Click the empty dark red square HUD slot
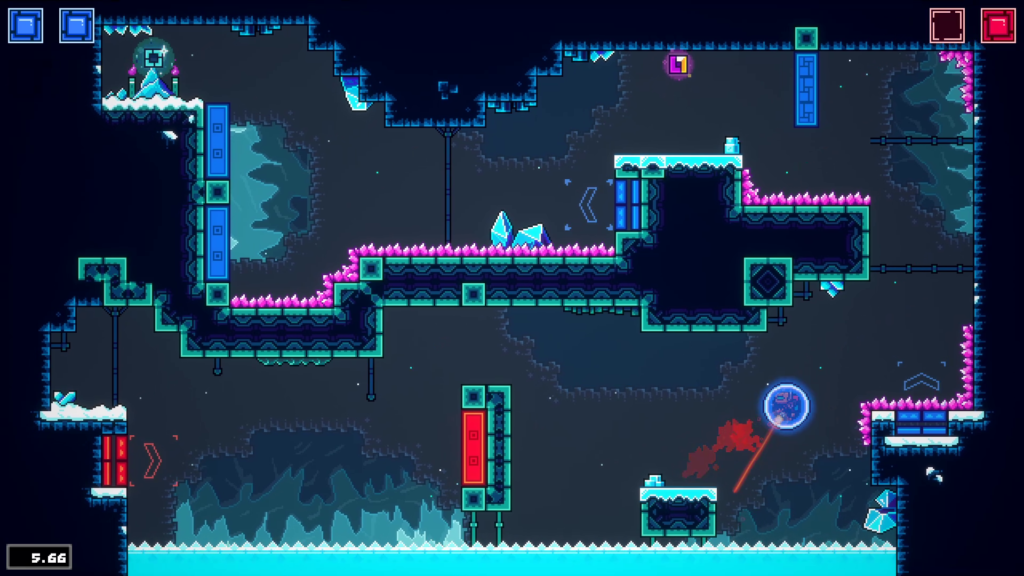This screenshot has height=576, width=1024. [x=946, y=25]
